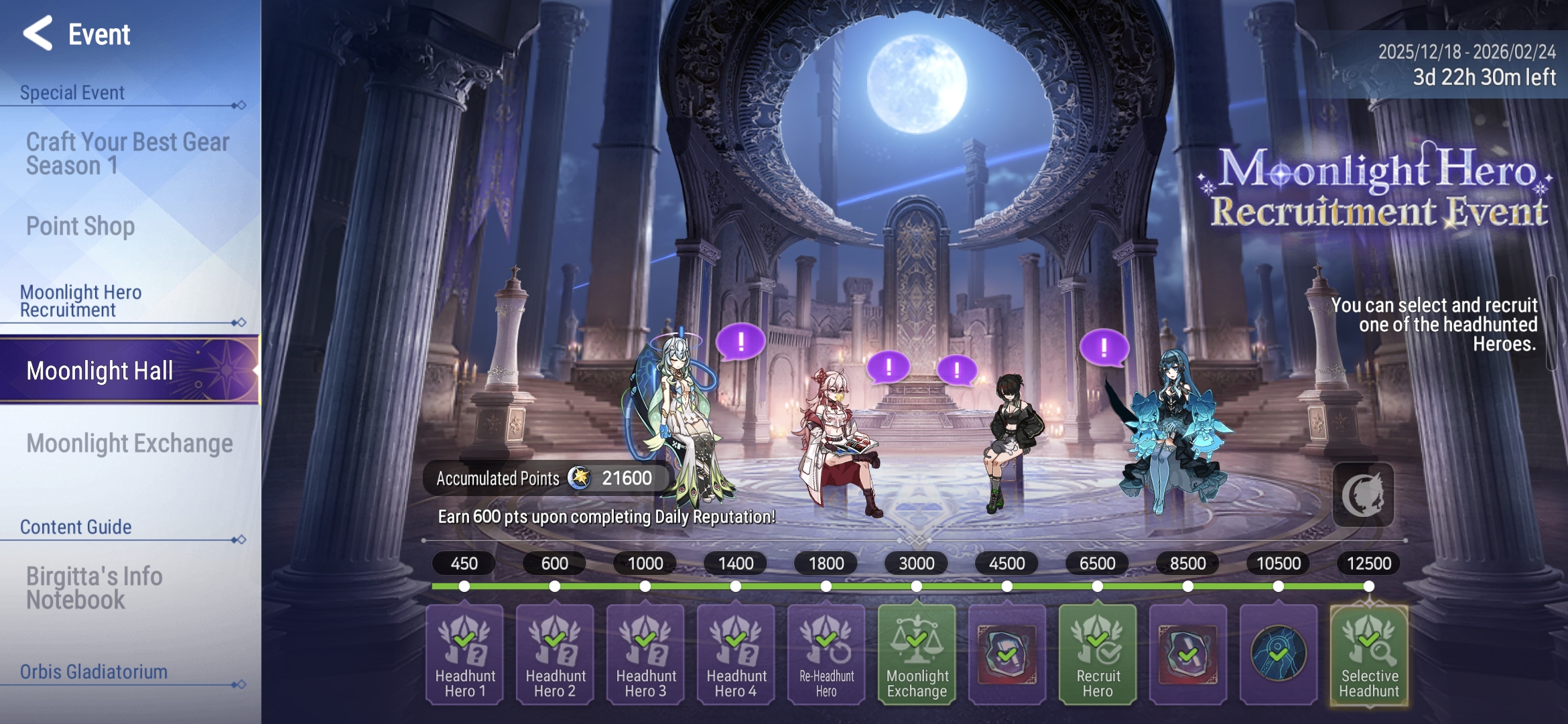Tap the speech bubble above the blue-haired hero
The height and width of the screenshot is (724, 1568).
point(1104,347)
